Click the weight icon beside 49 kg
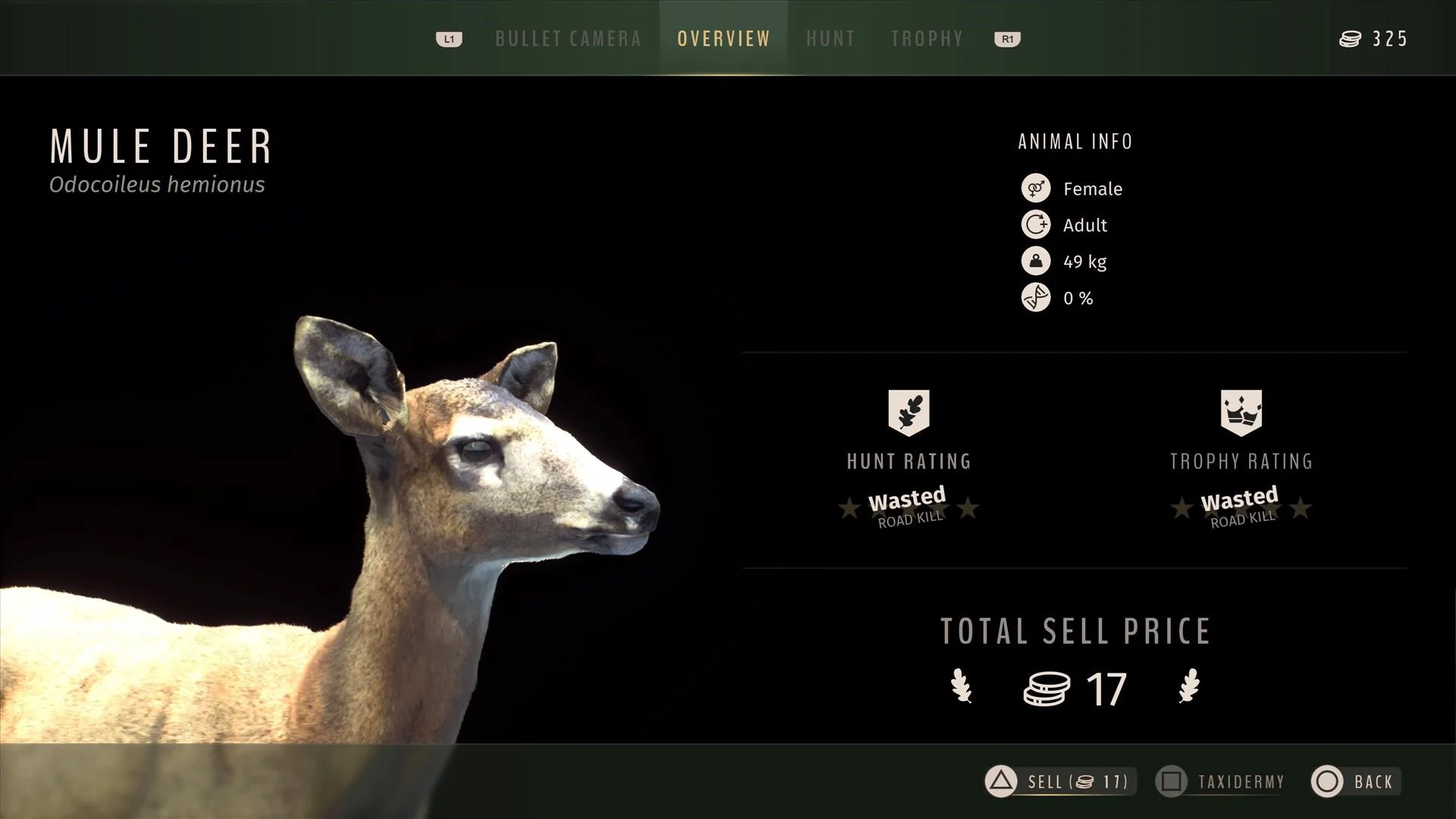Screen dimensions: 1456x819 pos(1036,262)
